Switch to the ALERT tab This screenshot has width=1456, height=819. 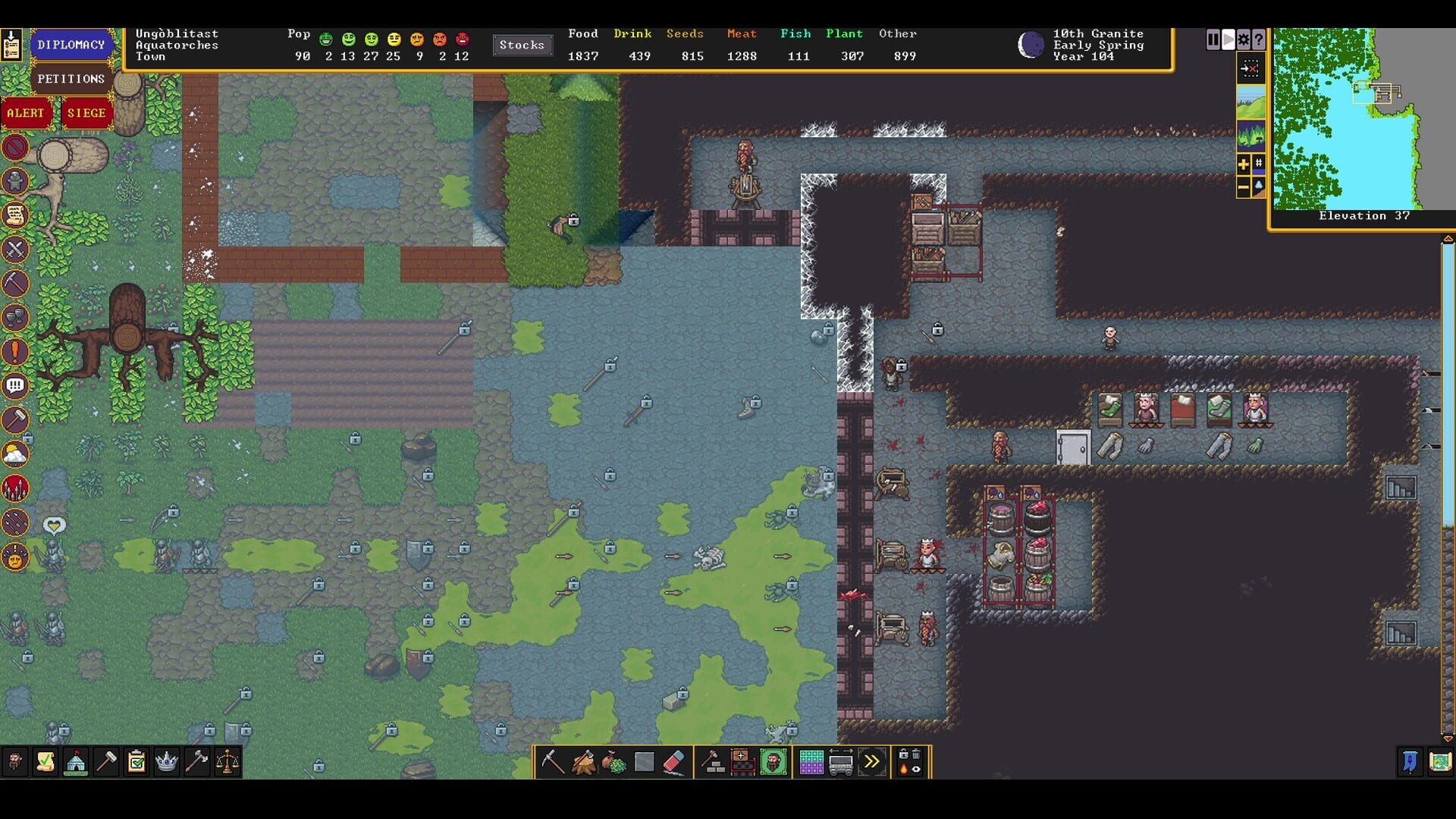coord(27,113)
